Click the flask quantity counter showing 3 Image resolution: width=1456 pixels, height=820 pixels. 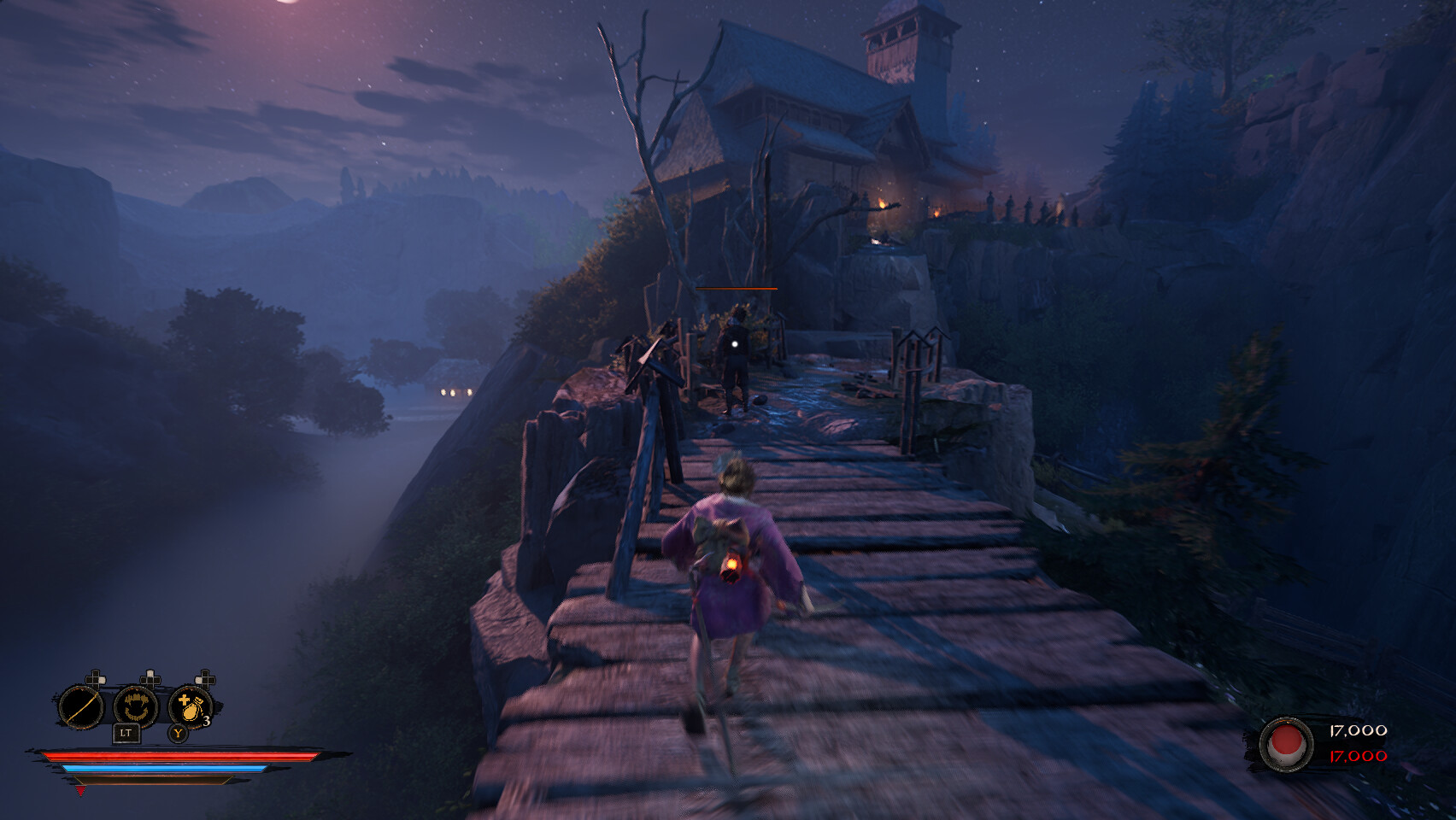[x=205, y=719]
